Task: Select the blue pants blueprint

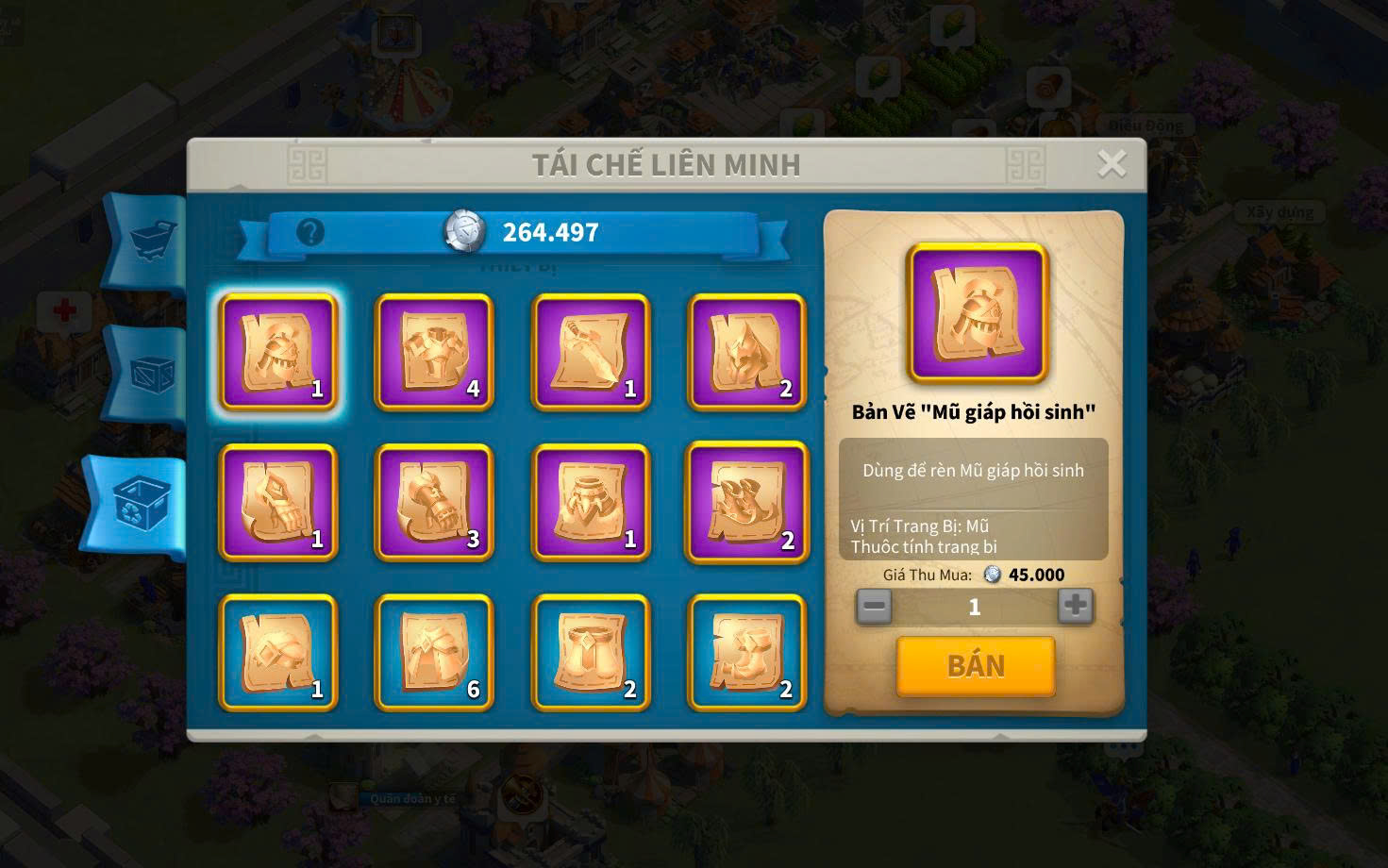Action: pos(591,652)
